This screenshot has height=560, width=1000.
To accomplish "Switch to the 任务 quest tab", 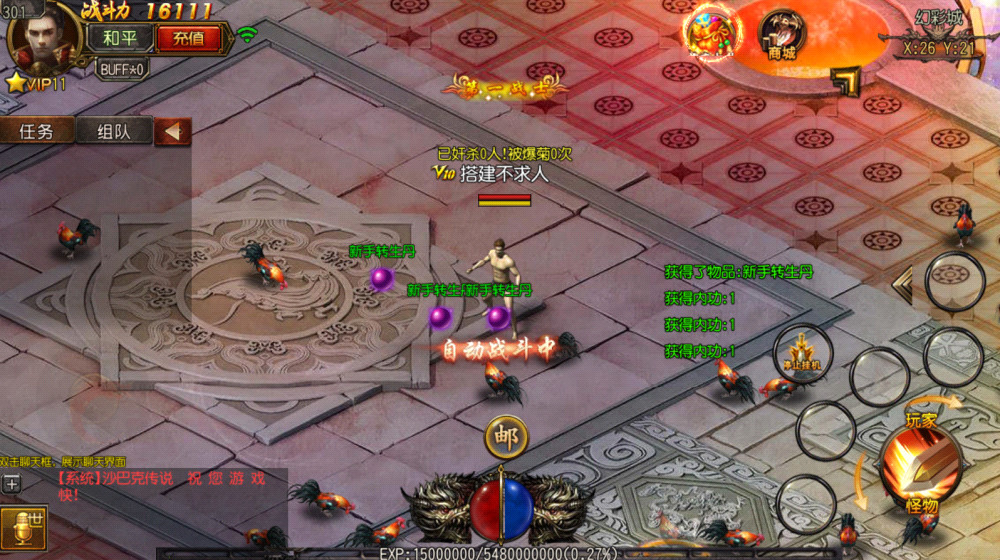I will point(37,131).
